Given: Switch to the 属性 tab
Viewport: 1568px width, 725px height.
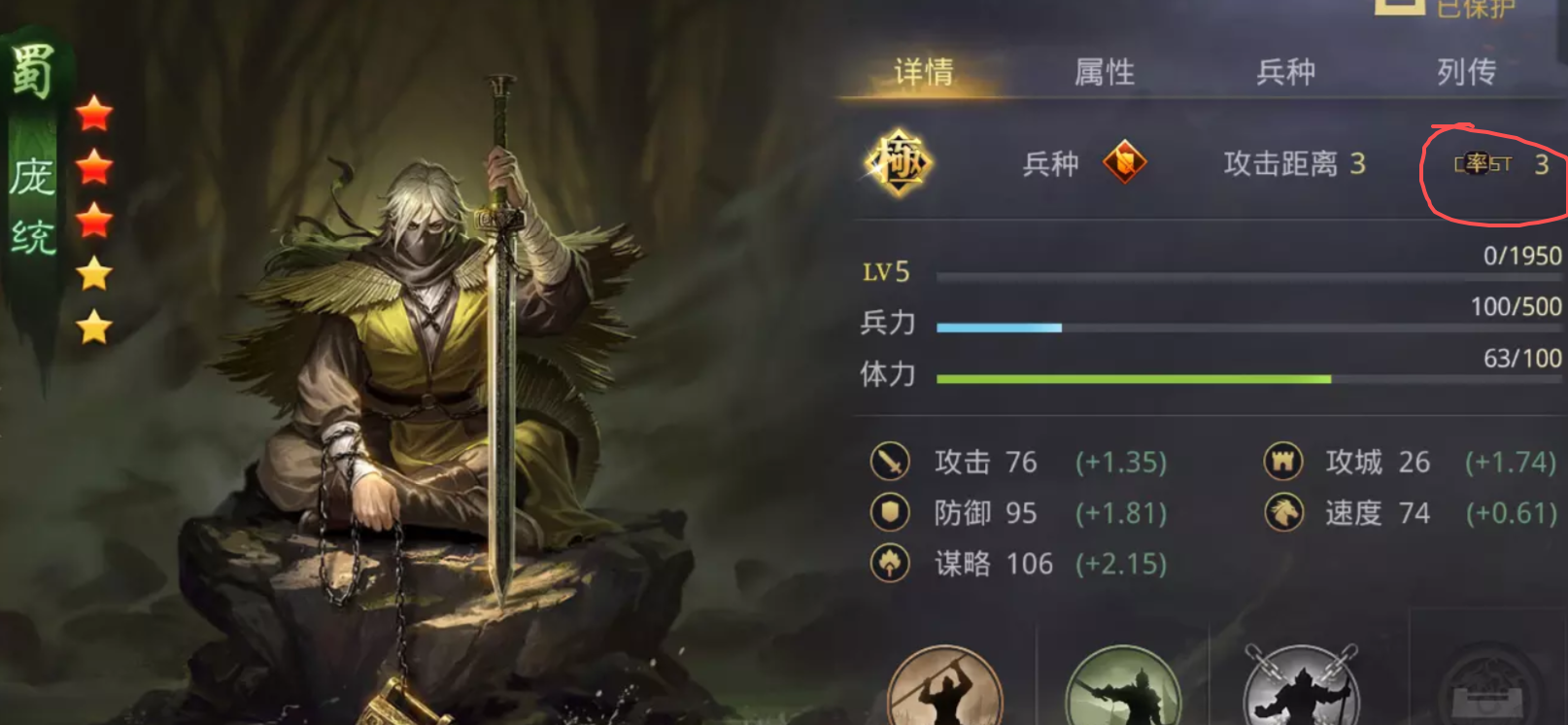Looking at the screenshot, I should 1103,71.
